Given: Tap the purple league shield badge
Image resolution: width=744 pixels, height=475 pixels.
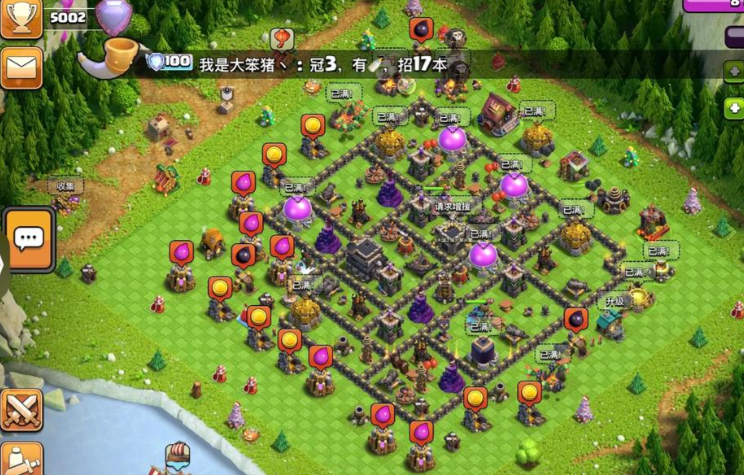Looking at the screenshot, I should [113, 17].
